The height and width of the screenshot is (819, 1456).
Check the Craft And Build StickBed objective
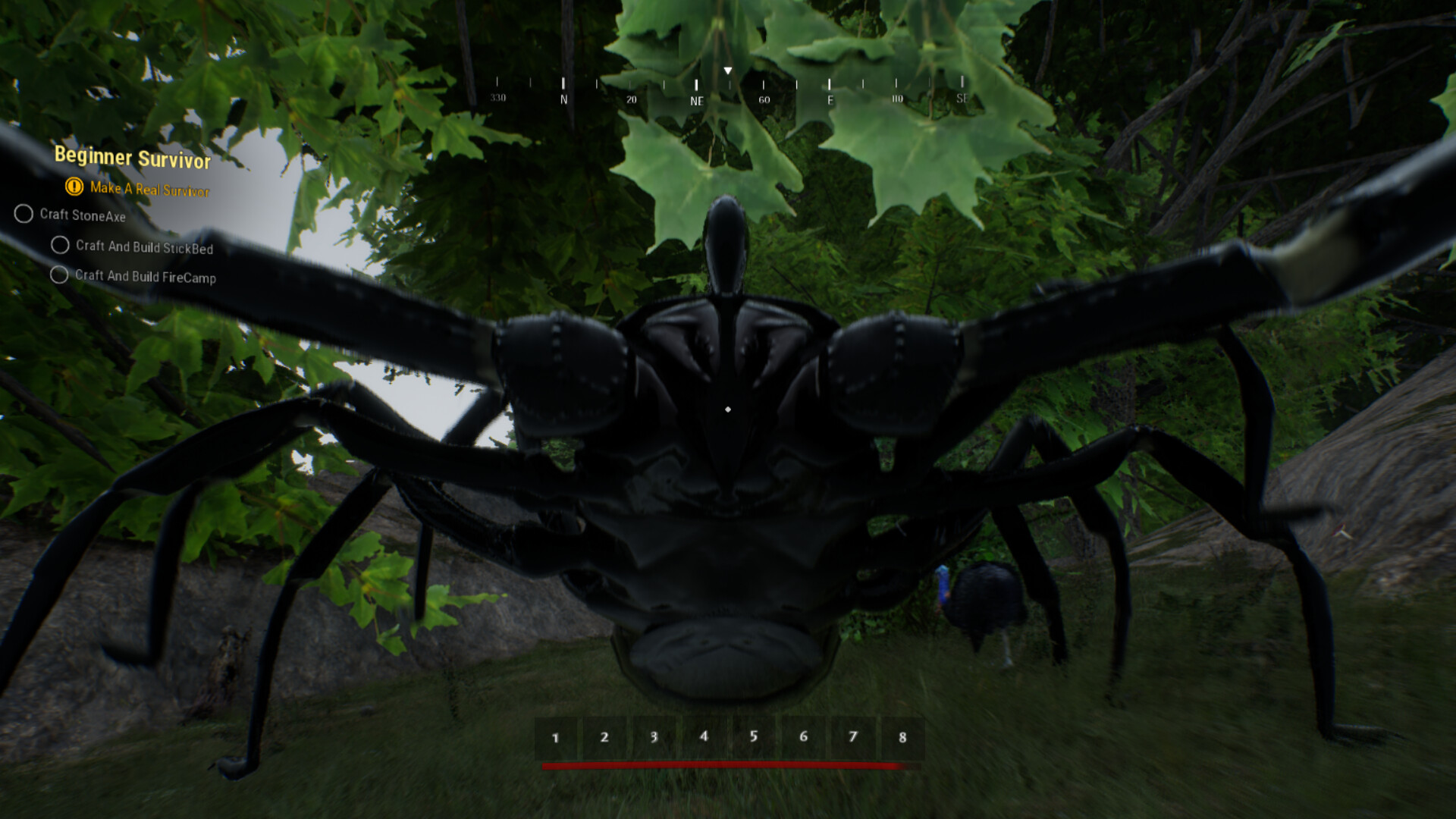[x=59, y=244]
